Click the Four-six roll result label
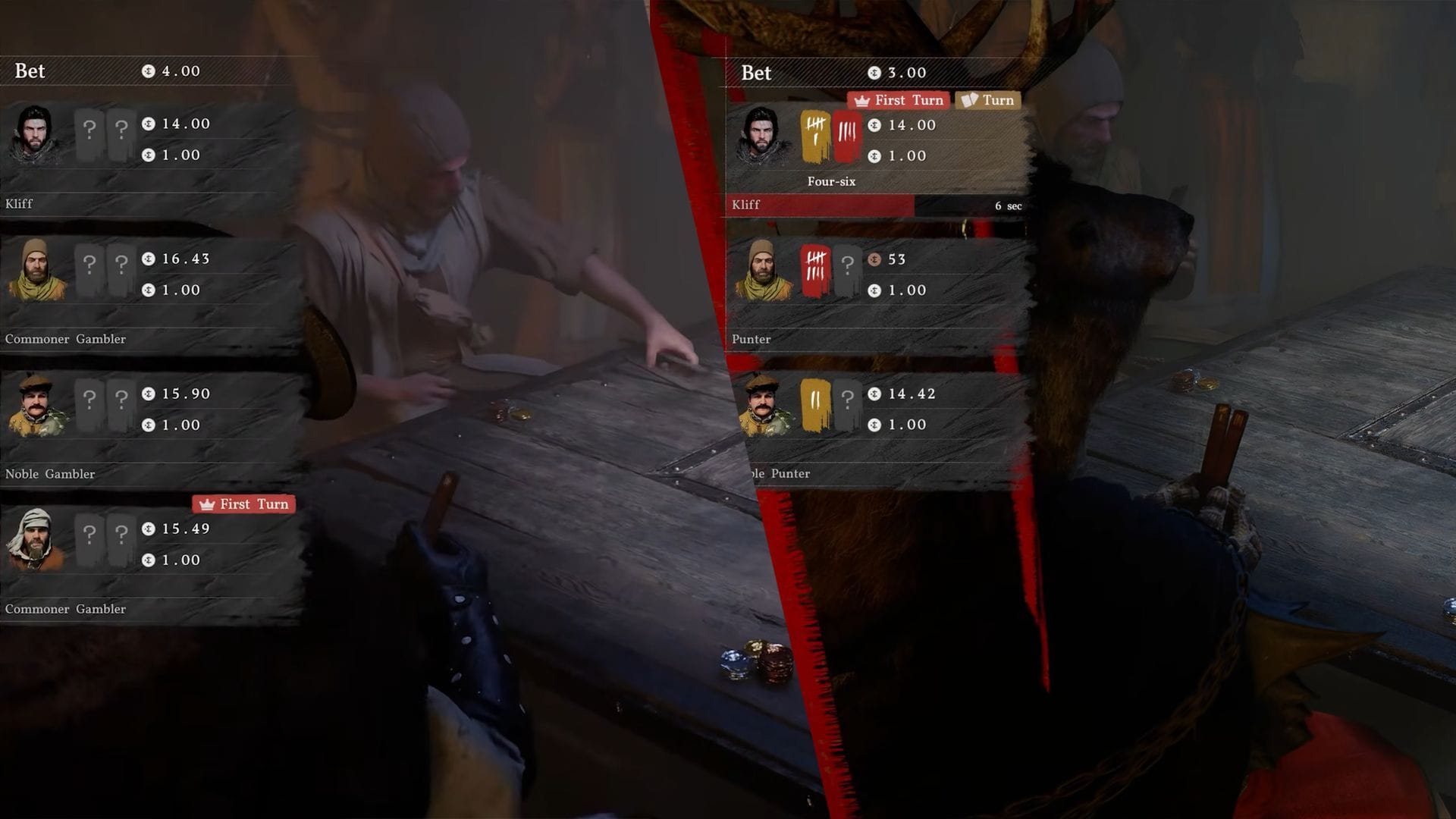Screen dimensions: 1456x819 [x=833, y=181]
